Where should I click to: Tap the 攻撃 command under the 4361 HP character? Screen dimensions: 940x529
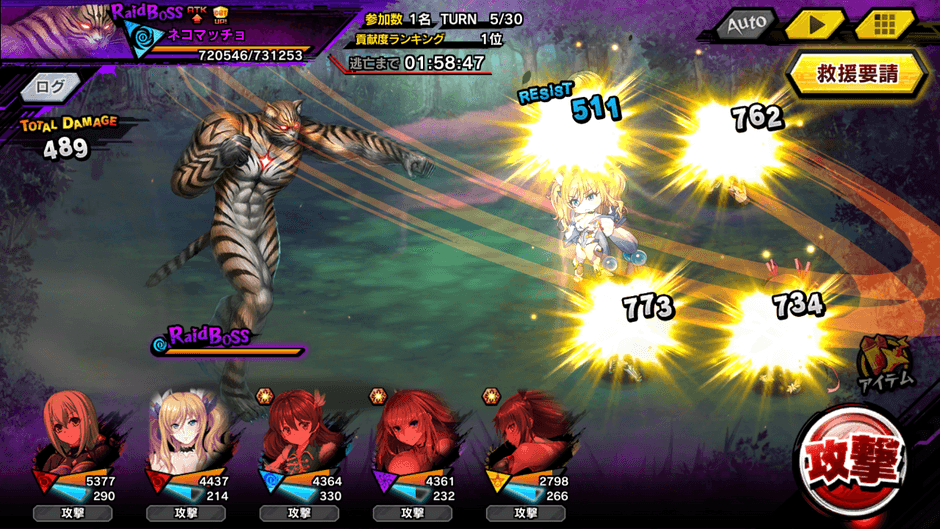[412, 513]
